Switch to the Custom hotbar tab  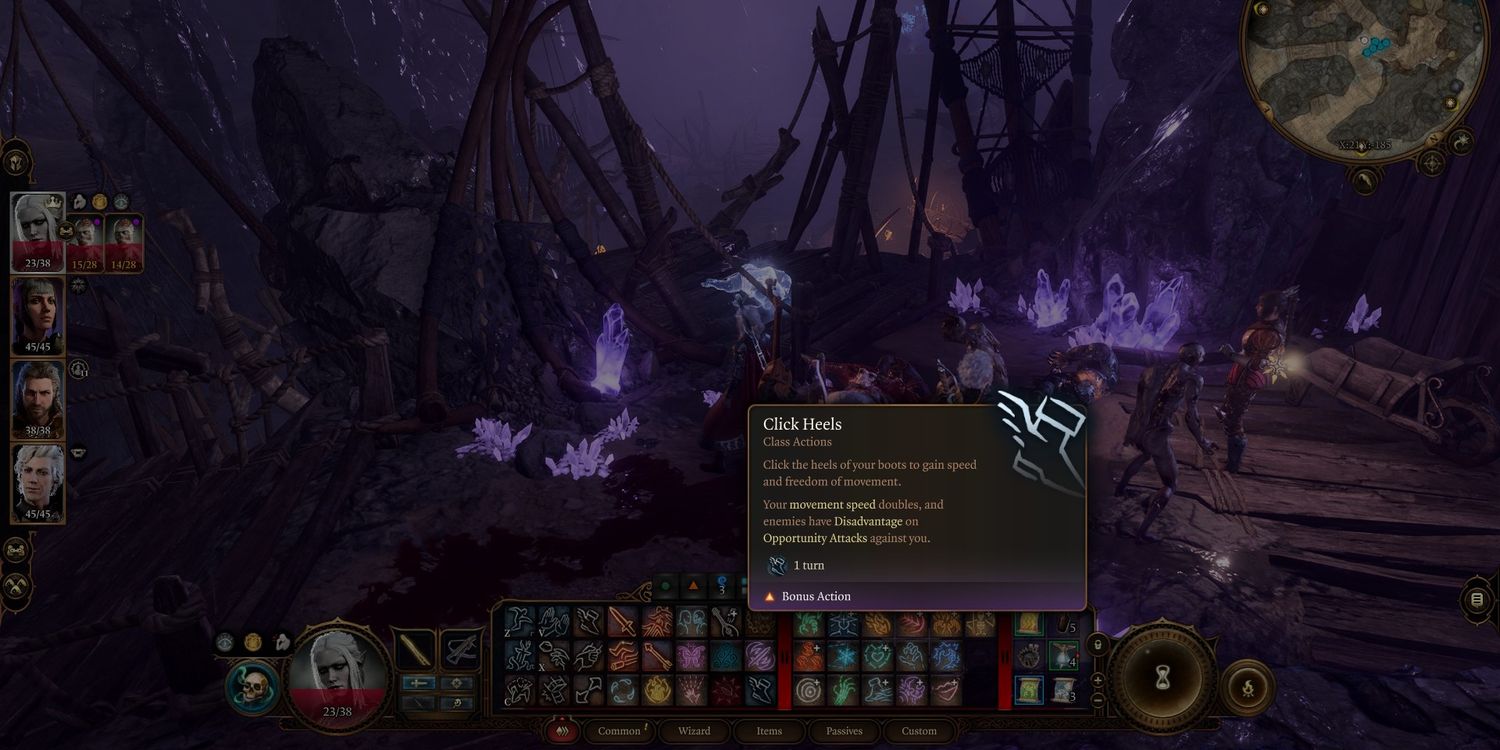(919, 731)
